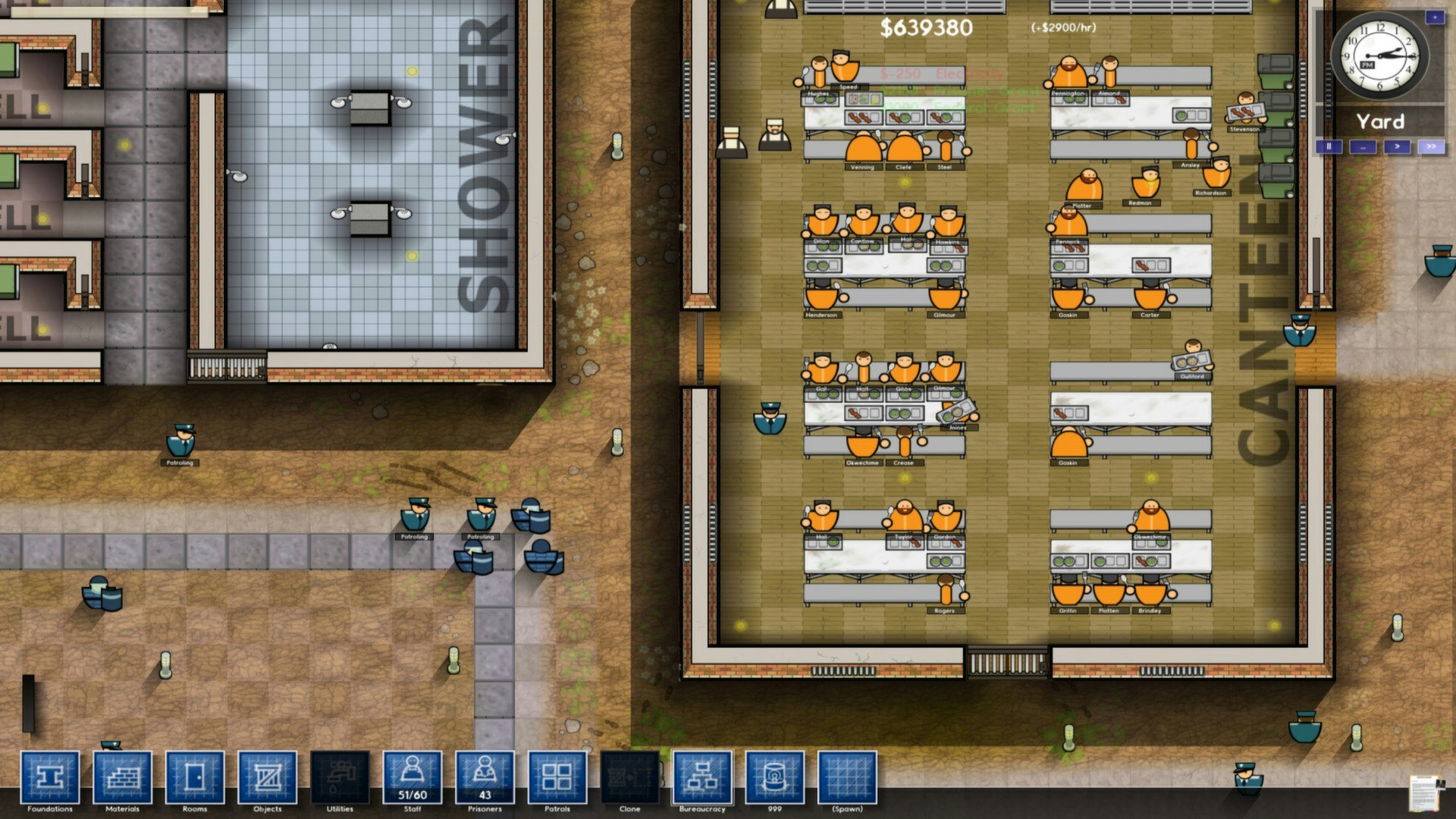The height and width of the screenshot is (819, 1456).
Task: Set normal game speed with single arrow
Action: (1398, 146)
